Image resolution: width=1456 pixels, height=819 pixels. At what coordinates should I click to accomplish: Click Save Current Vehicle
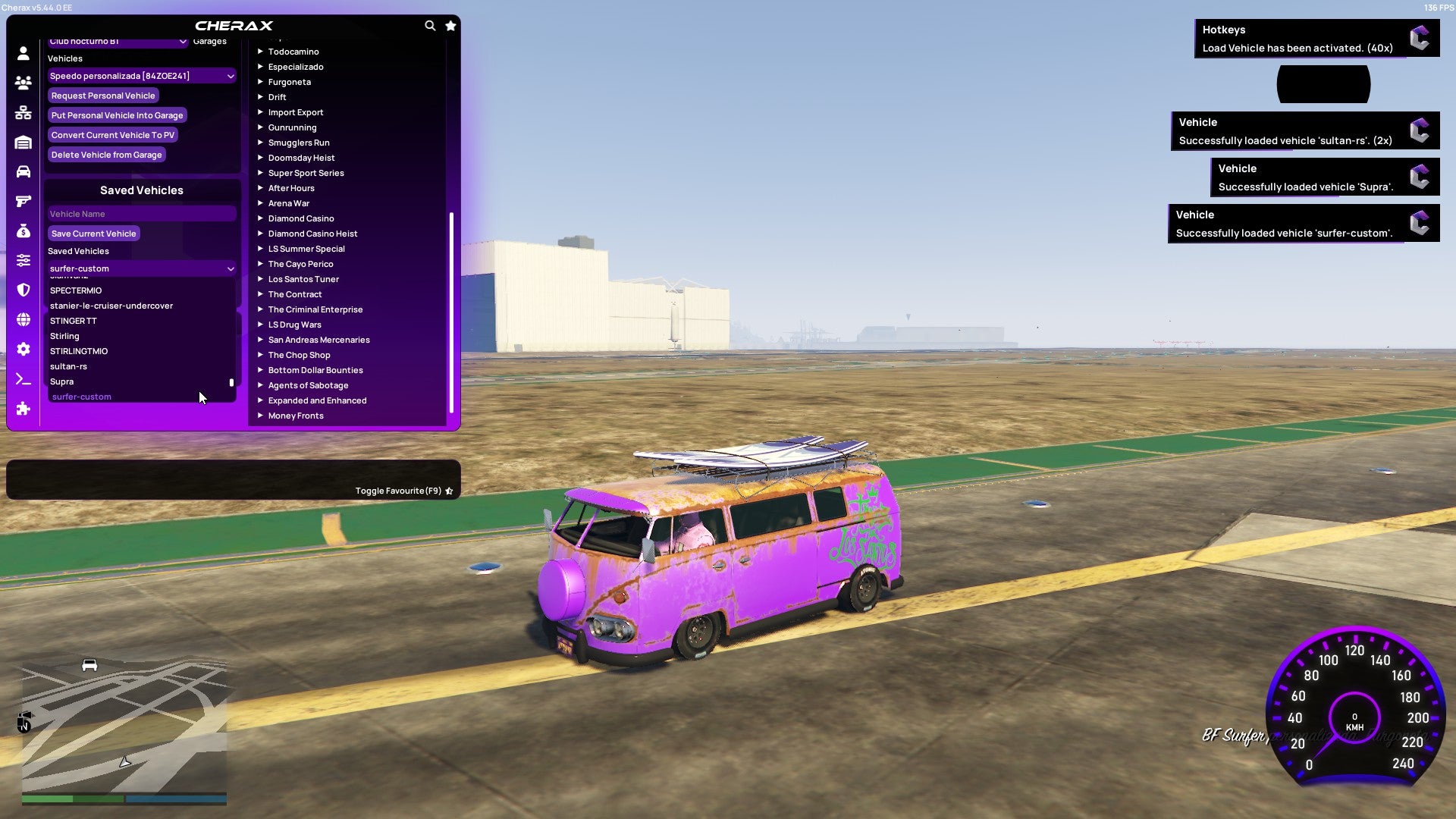[x=93, y=233]
